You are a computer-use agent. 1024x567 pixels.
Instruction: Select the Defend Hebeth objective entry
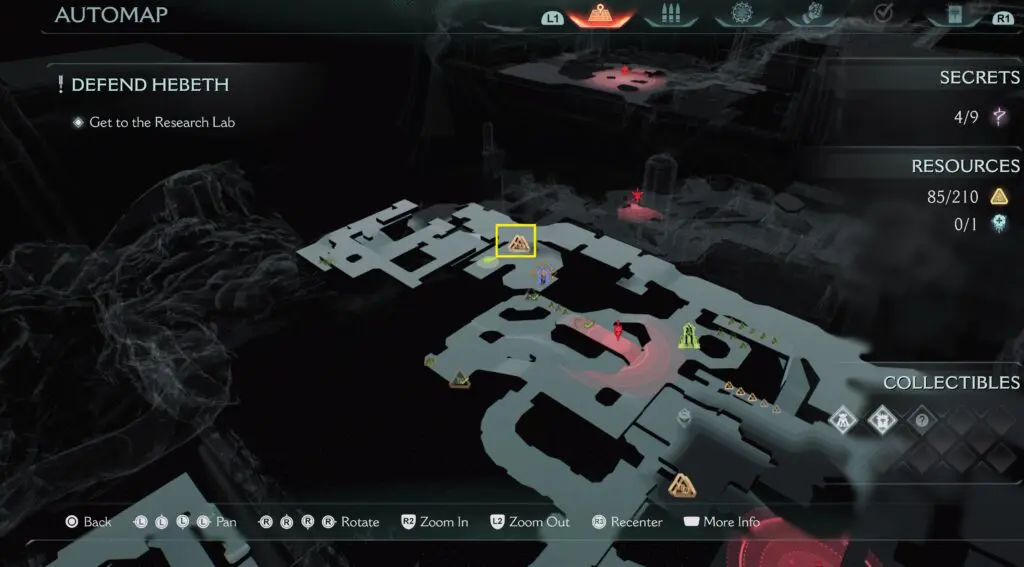tap(150, 86)
